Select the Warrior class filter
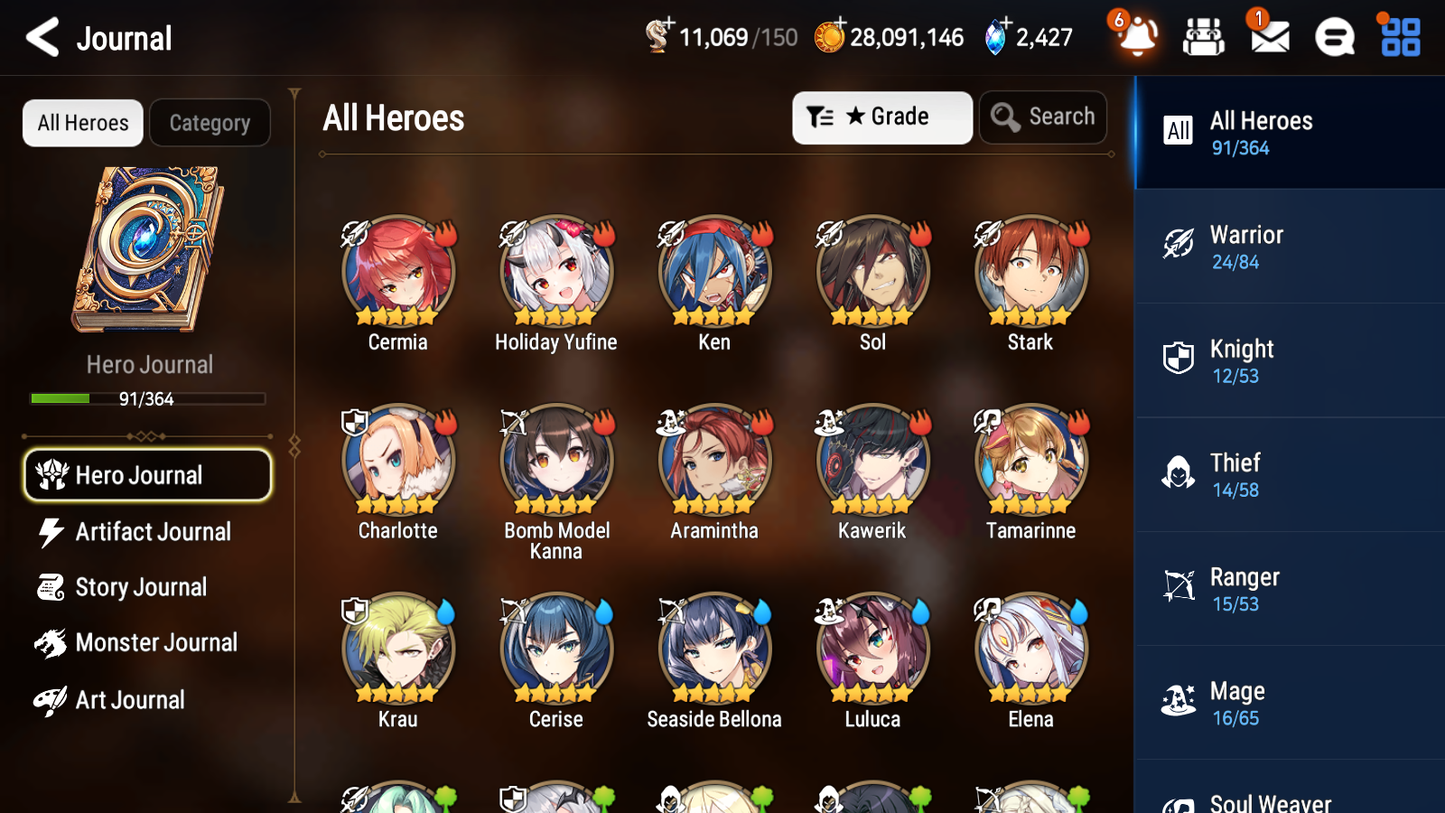The height and width of the screenshot is (813, 1445). click(x=1289, y=246)
